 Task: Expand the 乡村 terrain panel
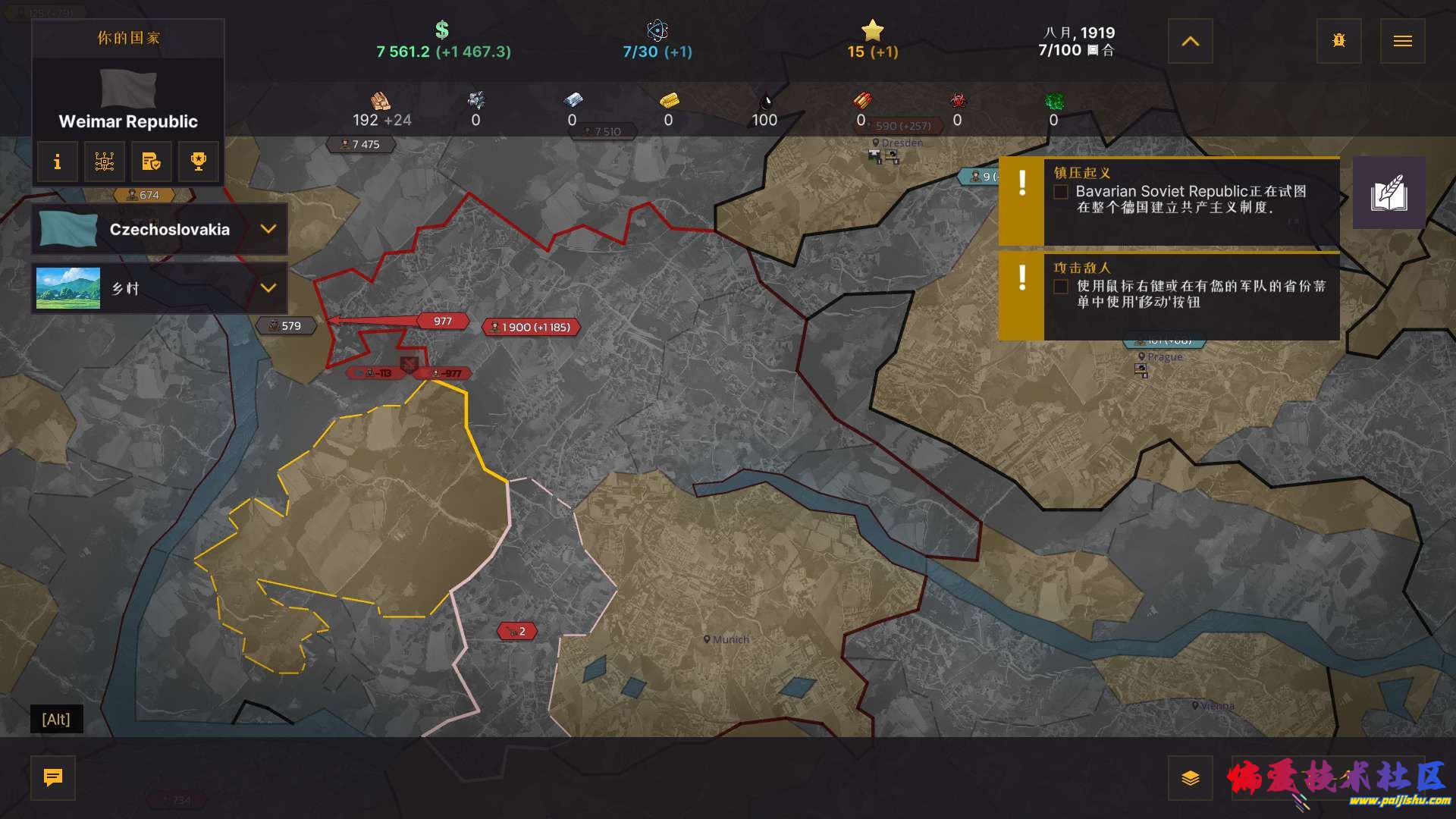[x=268, y=288]
